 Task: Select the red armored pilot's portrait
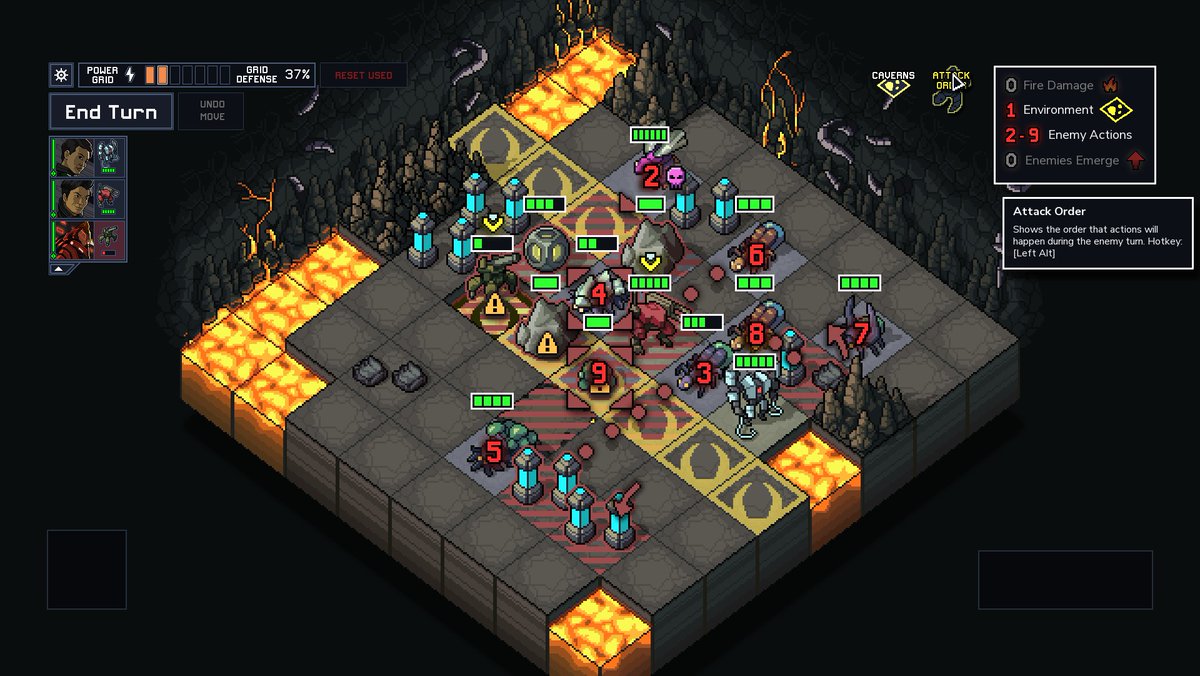coord(71,240)
